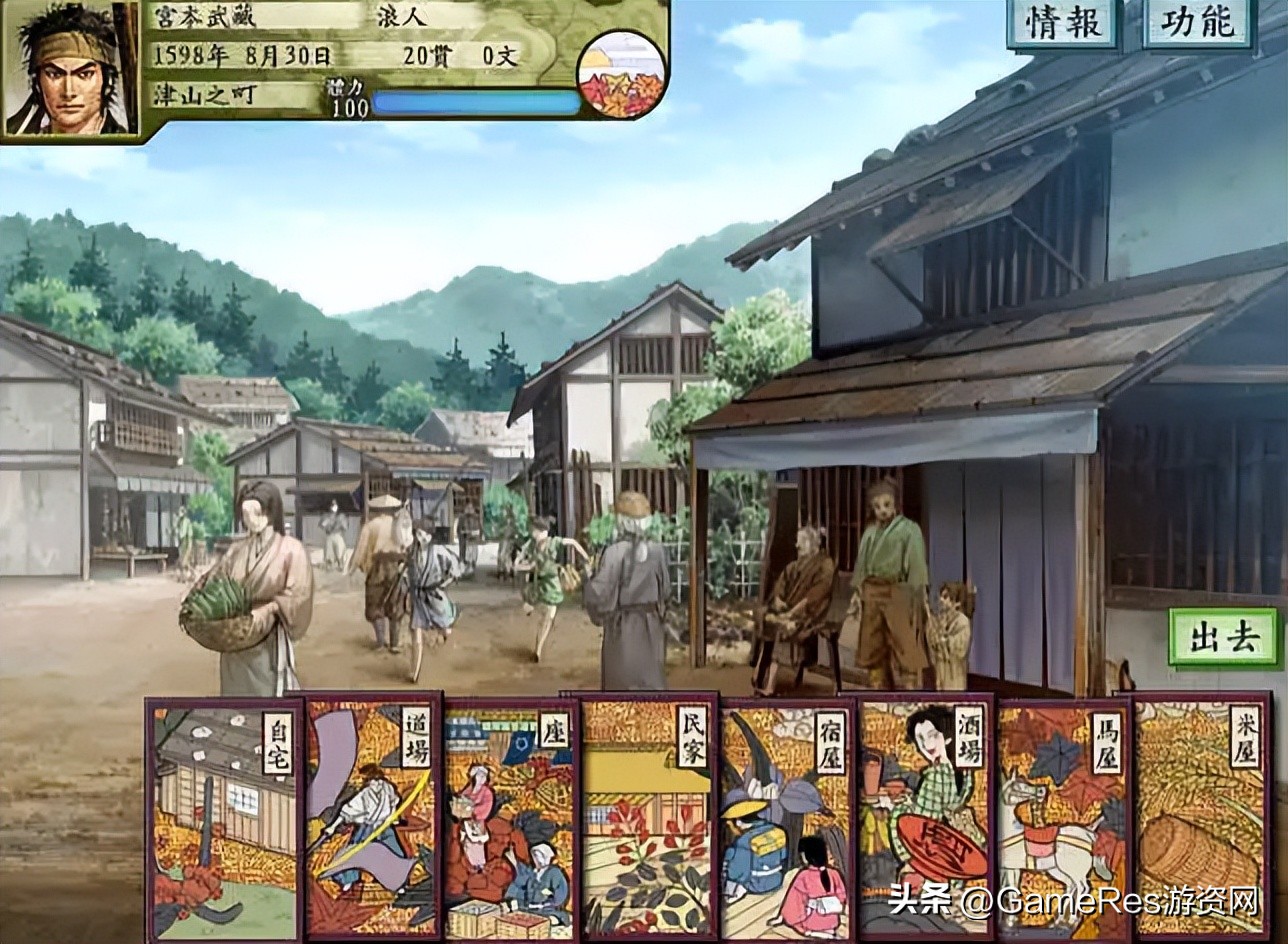Open the 情報 information menu
The height and width of the screenshot is (944, 1288).
coord(1062,24)
